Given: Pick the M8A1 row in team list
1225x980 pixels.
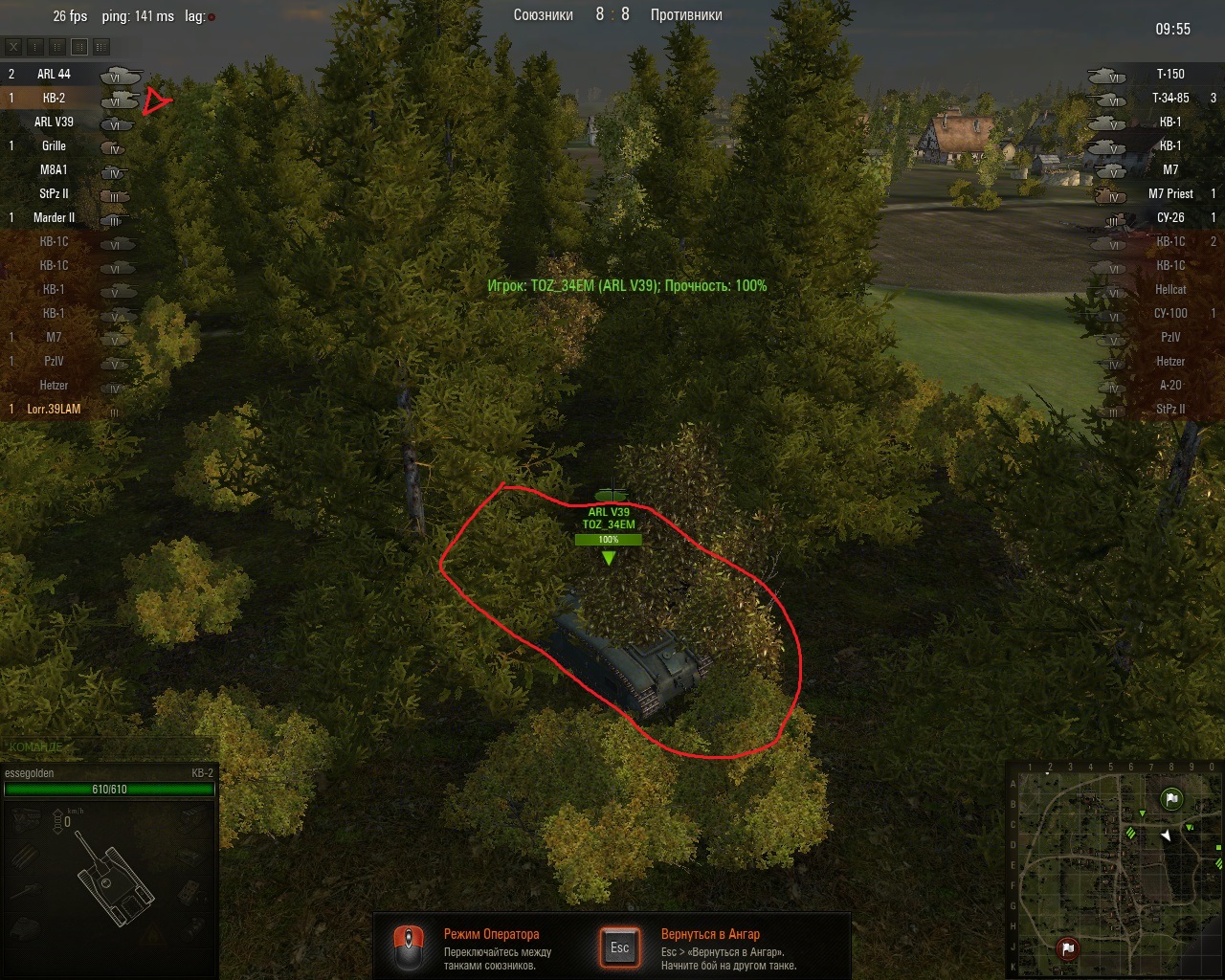Looking at the screenshot, I should click(x=54, y=169).
